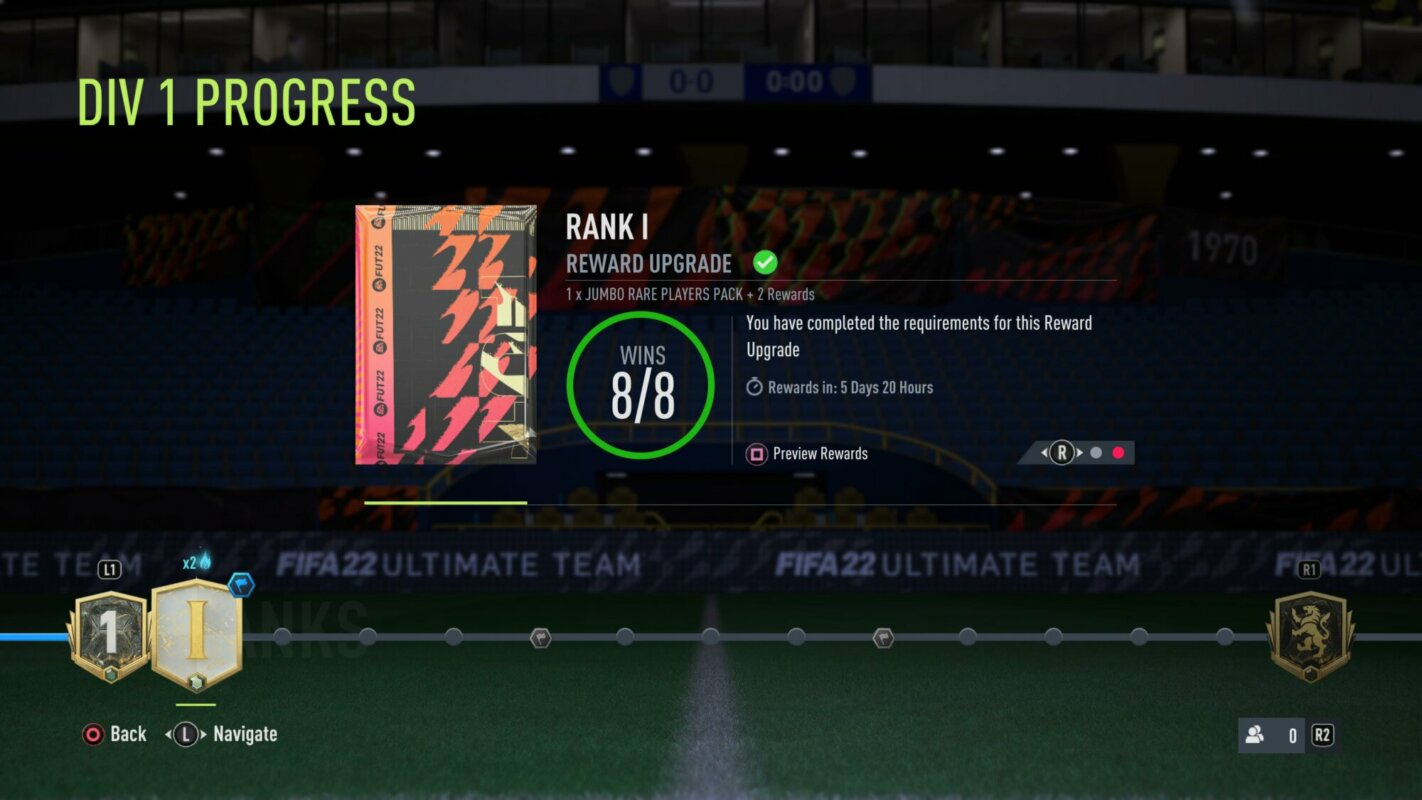
Task: Click the co-op friends icon next to R2
Action: 1254,735
